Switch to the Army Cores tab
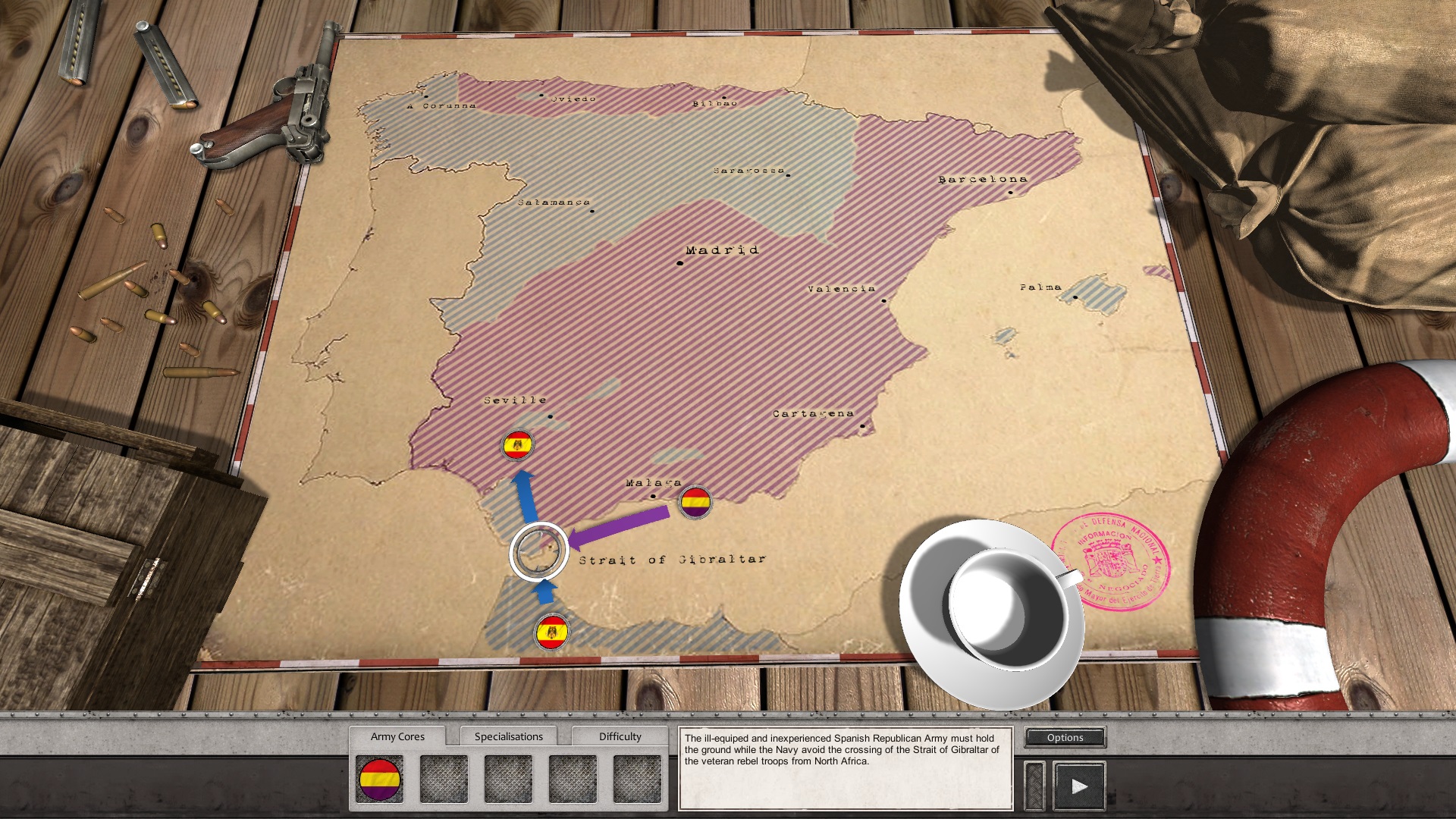This screenshot has height=819, width=1456. [397, 736]
